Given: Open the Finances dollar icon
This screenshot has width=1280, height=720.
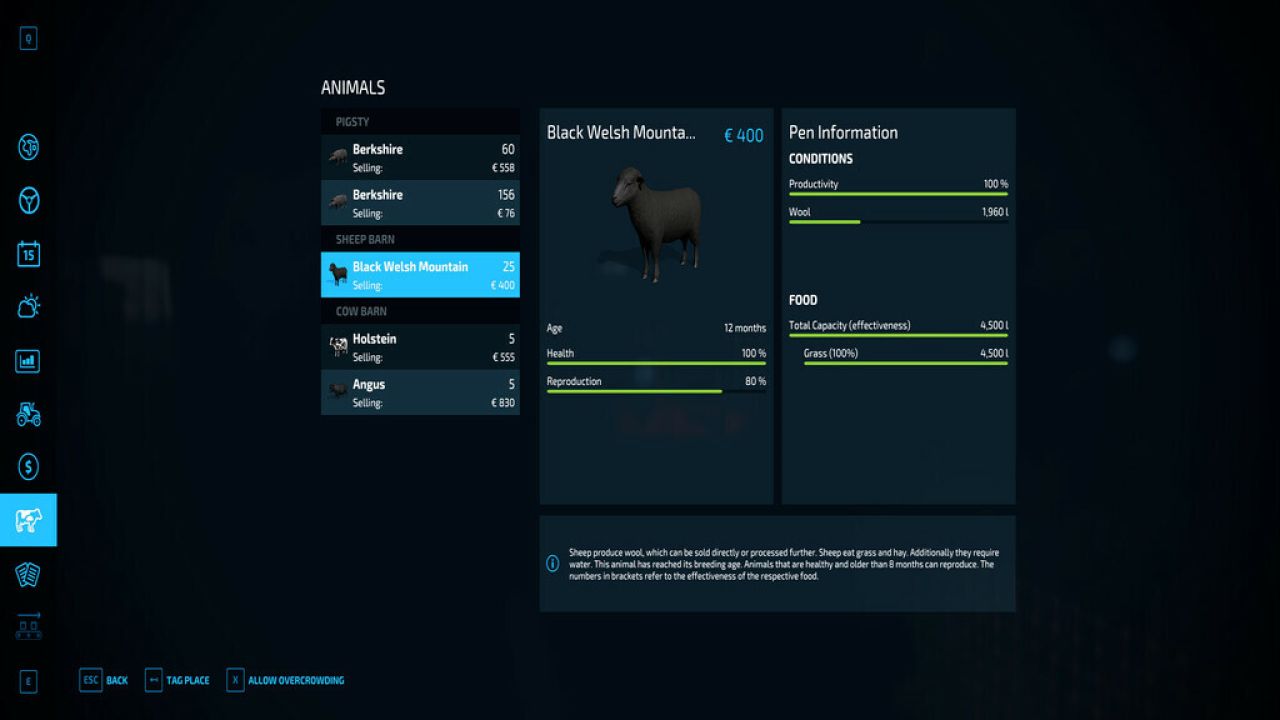Looking at the screenshot, I should (x=27, y=466).
